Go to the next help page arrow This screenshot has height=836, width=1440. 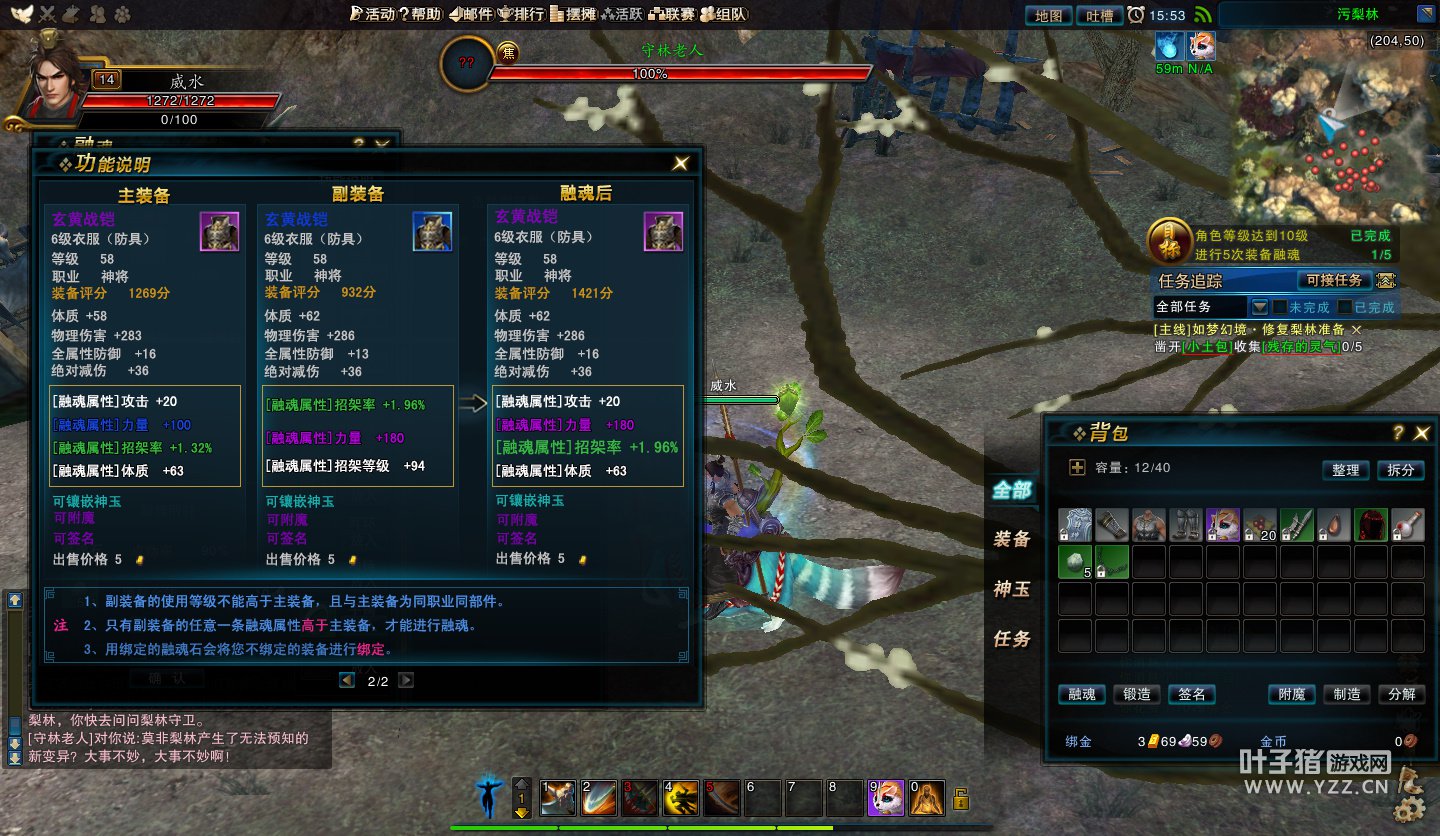pos(406,681)
